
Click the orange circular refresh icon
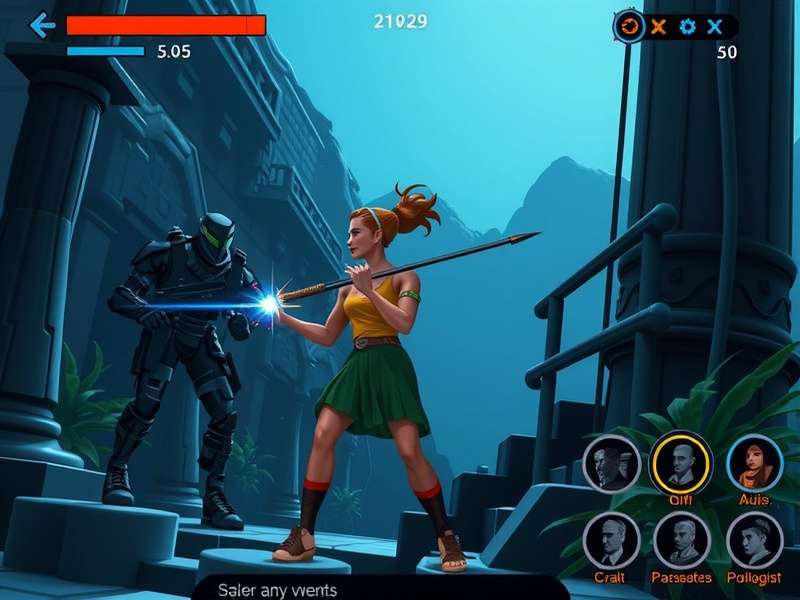629,27
